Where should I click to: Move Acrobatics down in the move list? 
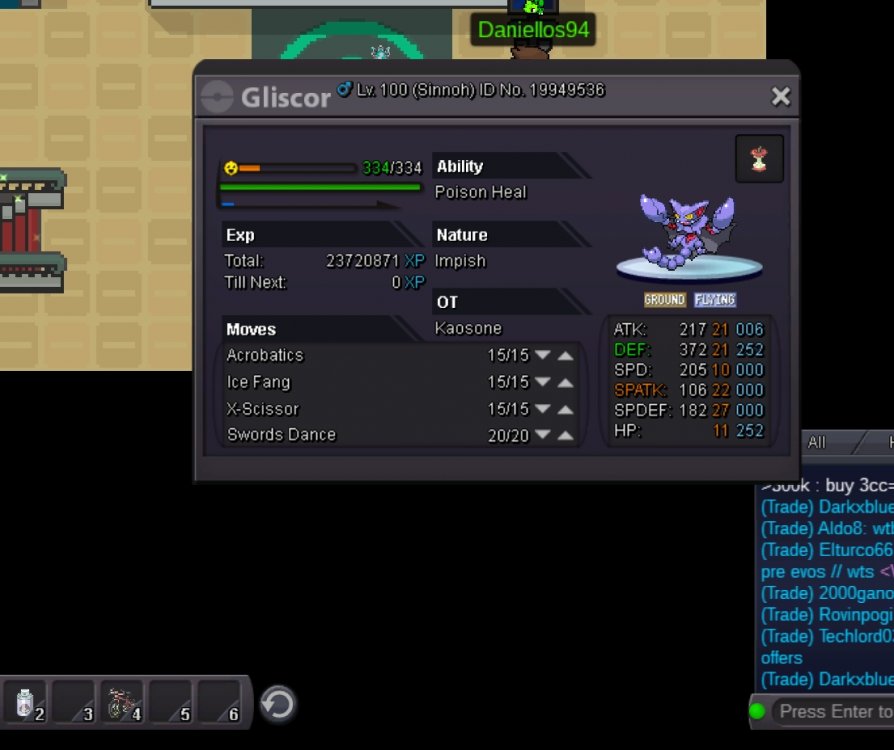(543, 355)
